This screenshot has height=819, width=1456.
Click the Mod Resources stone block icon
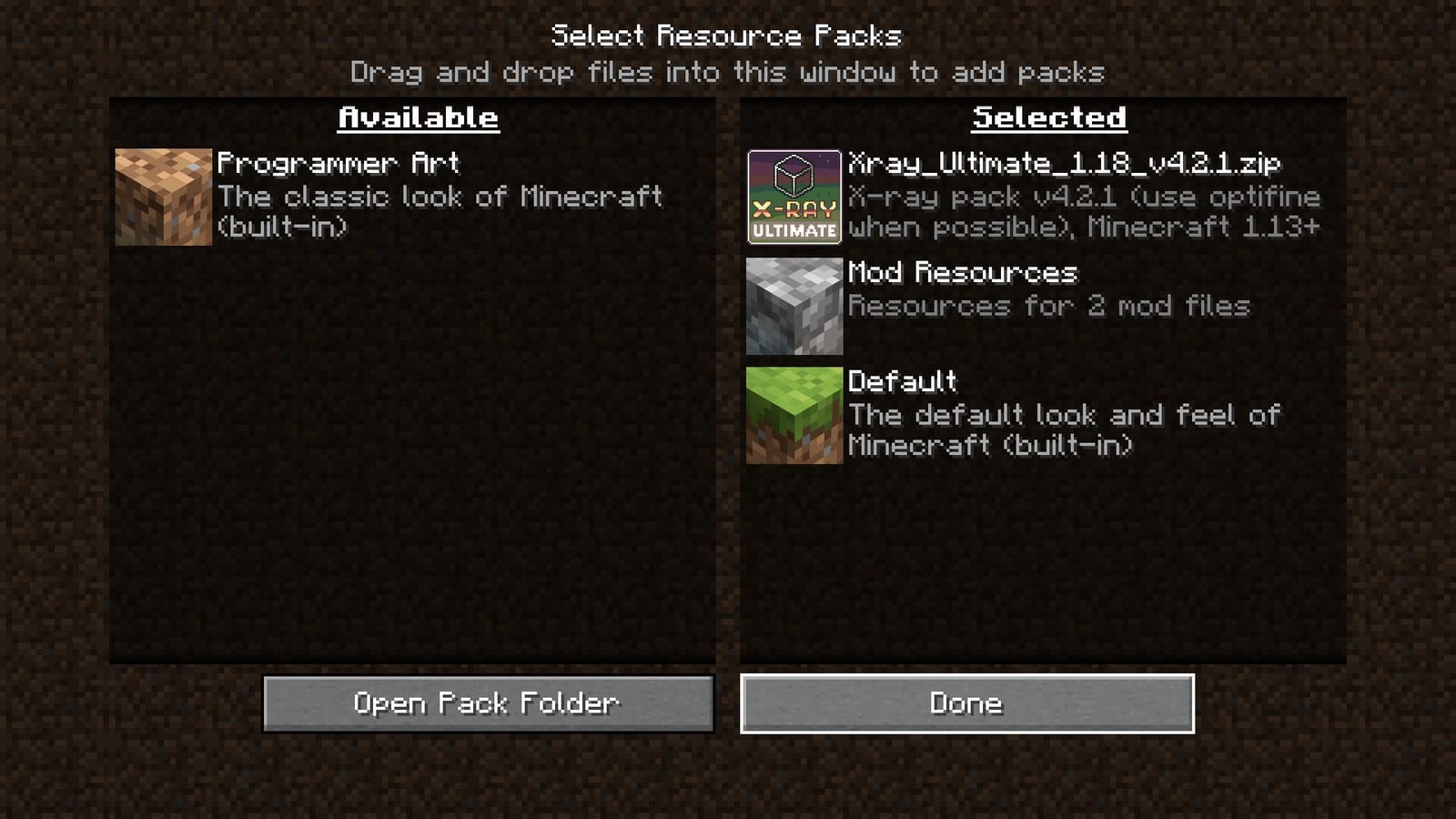coord(794,307)
